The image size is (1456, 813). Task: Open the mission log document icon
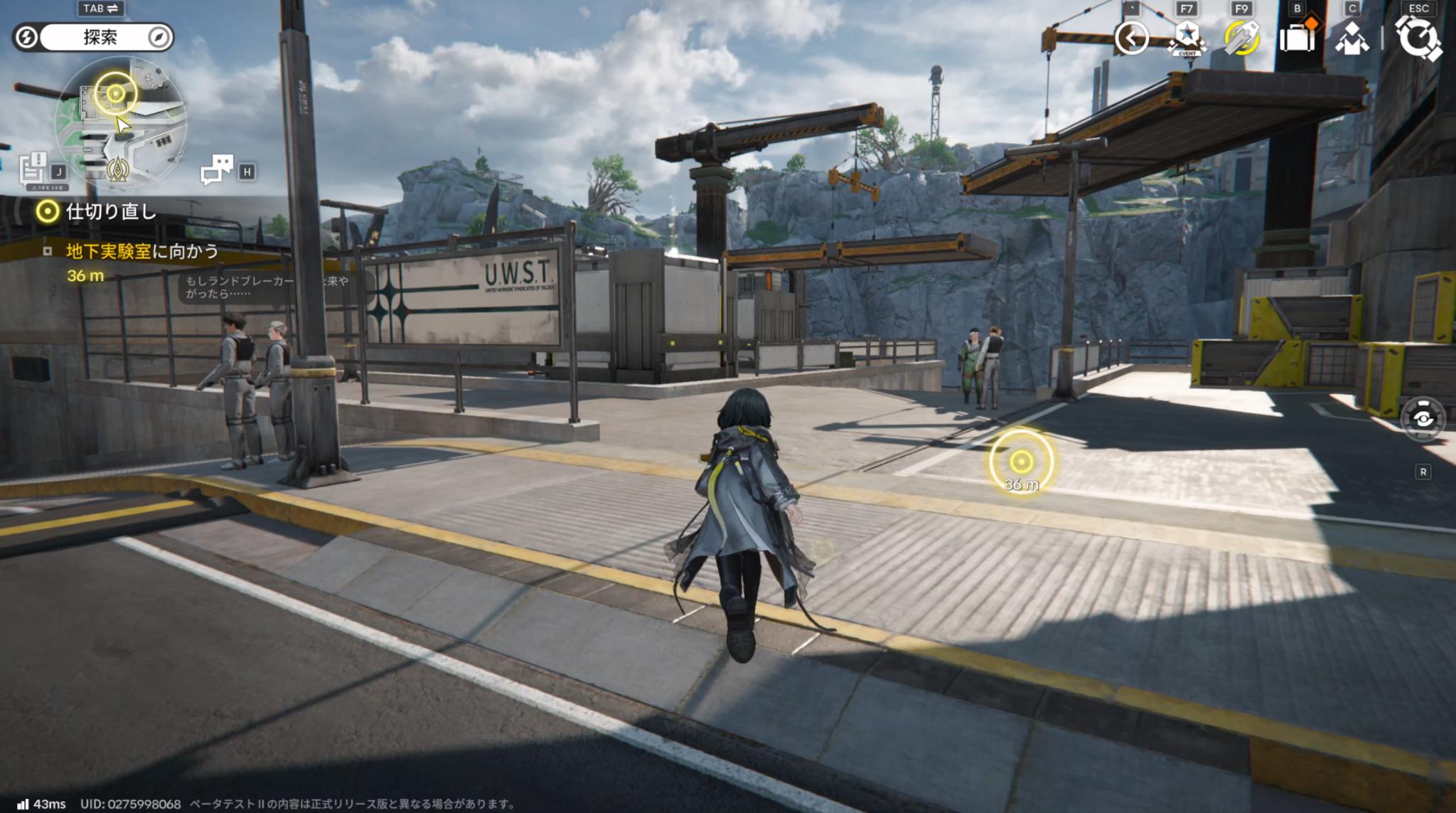coord(34,169)
